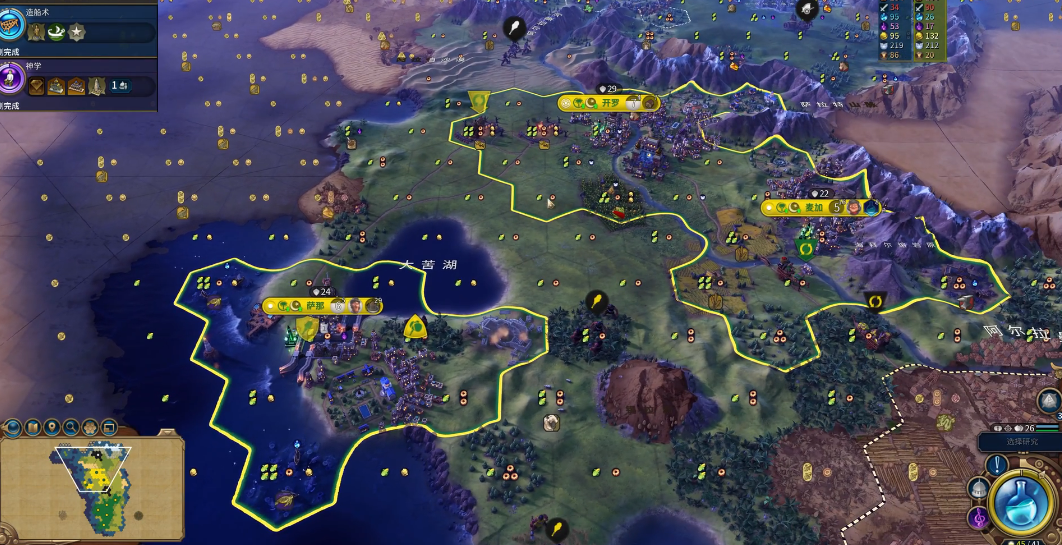Open the map pin tool
This screenshot has height=545, width=1062.
[x=51, y=427]
